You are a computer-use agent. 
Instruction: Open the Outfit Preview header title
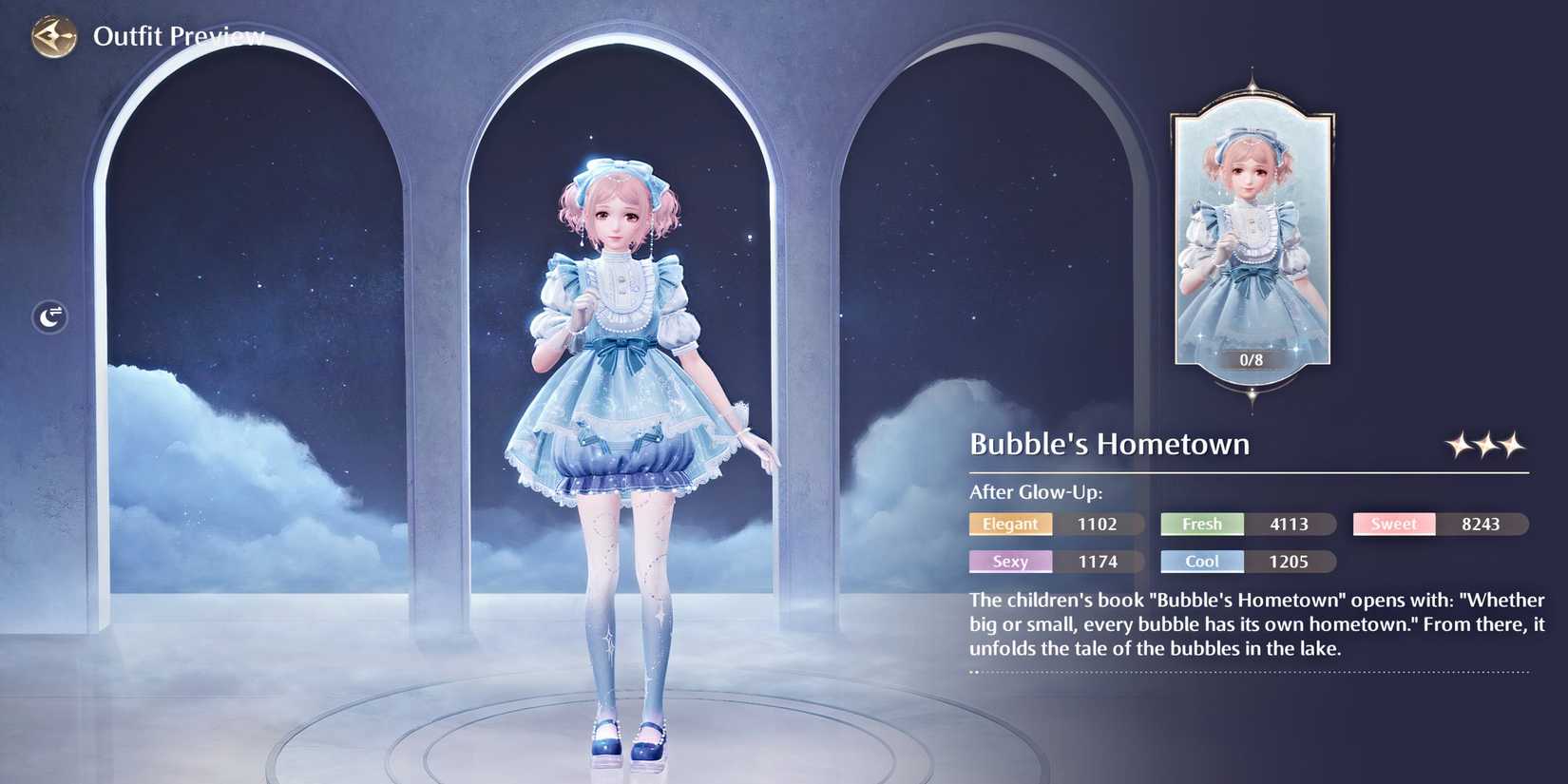(178, 36)
